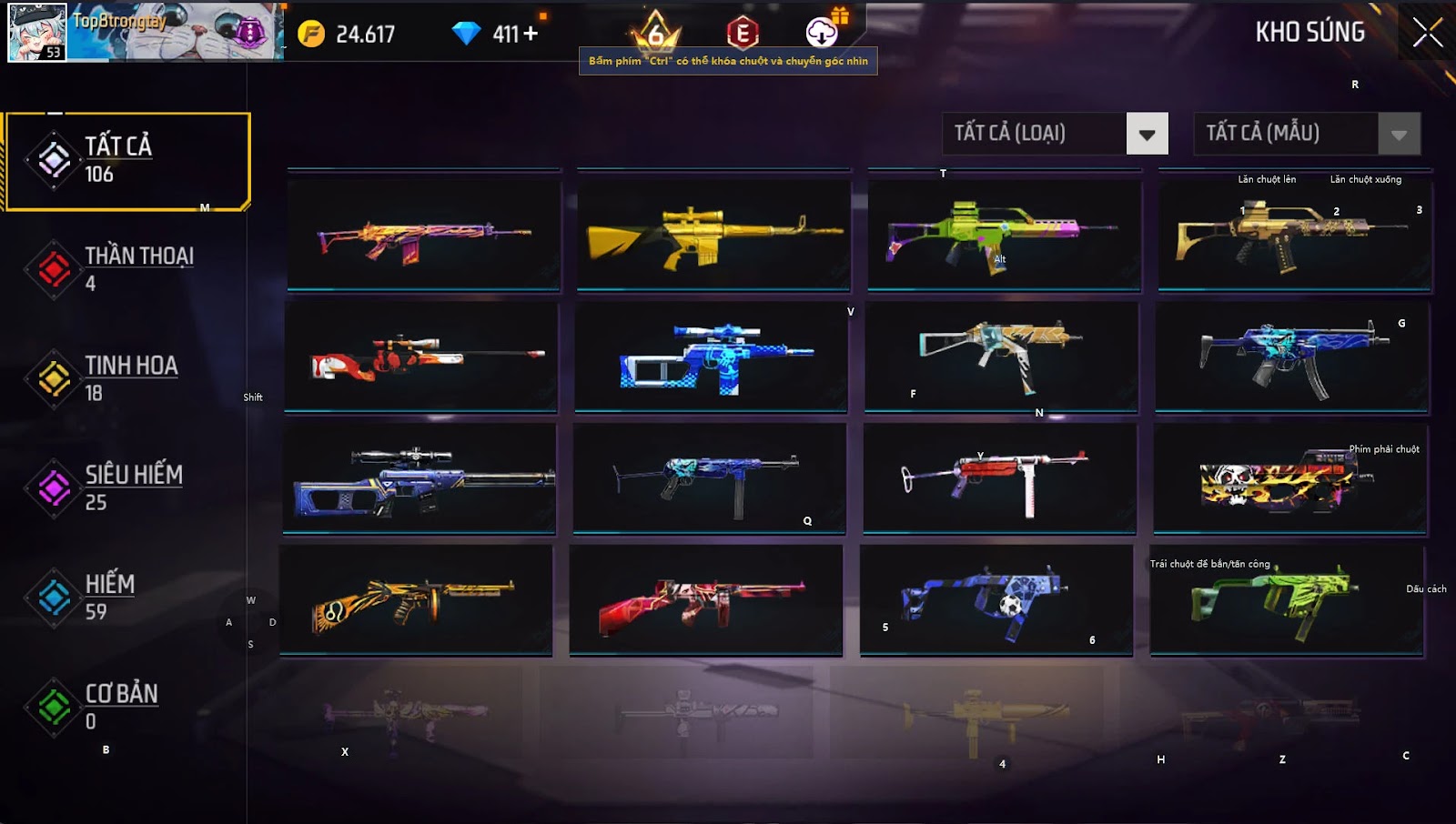Choose the red and white sniper rifle skin
The width and height of the screenshot is (1456, 824).
[421, 357]
